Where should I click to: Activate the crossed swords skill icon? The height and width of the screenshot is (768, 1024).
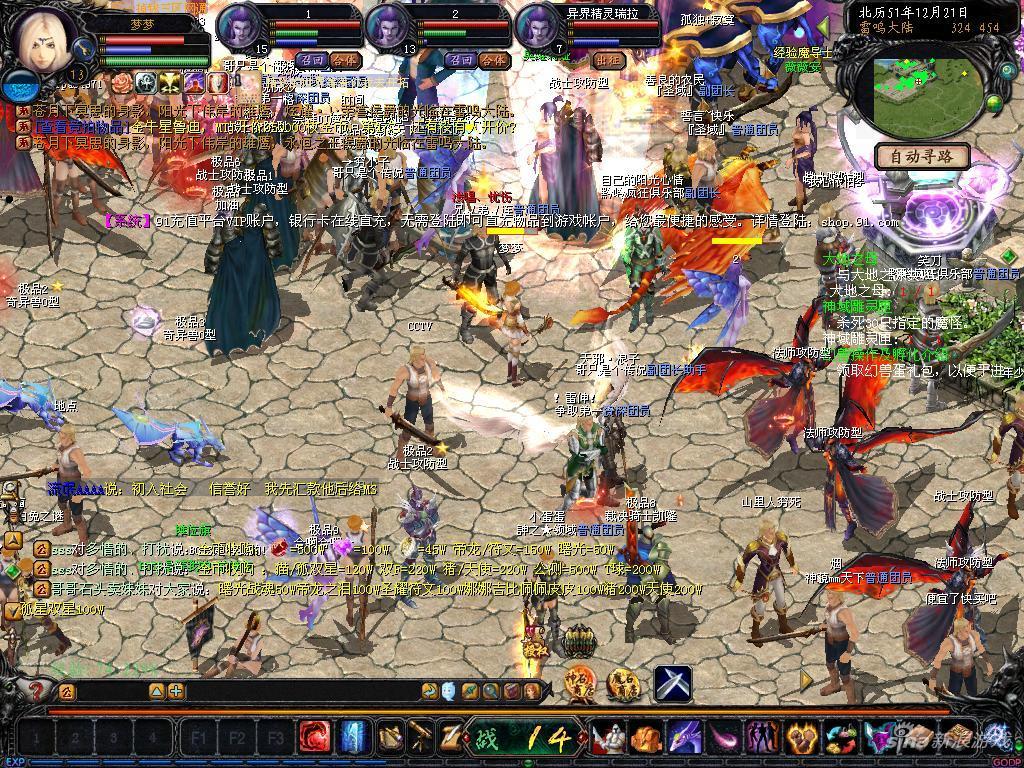coord(673,683)
